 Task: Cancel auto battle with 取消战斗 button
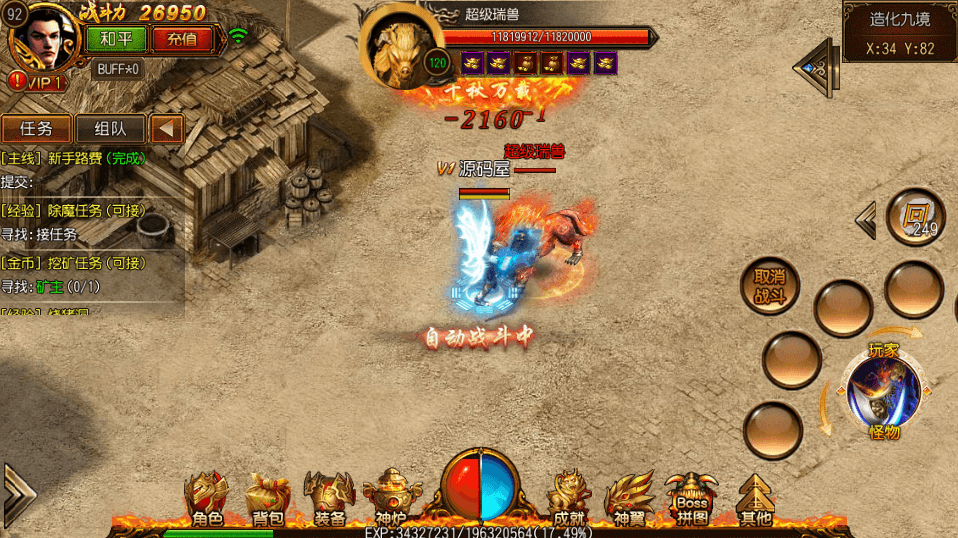[769, 285]
